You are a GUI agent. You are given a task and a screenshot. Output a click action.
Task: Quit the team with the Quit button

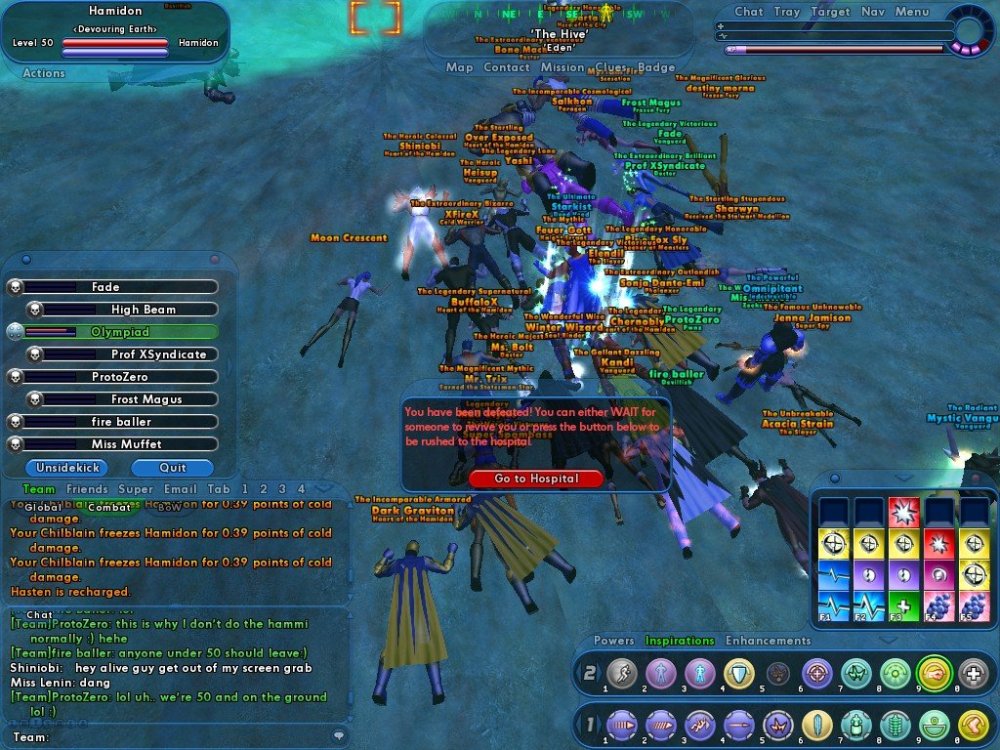click(172, 467)
